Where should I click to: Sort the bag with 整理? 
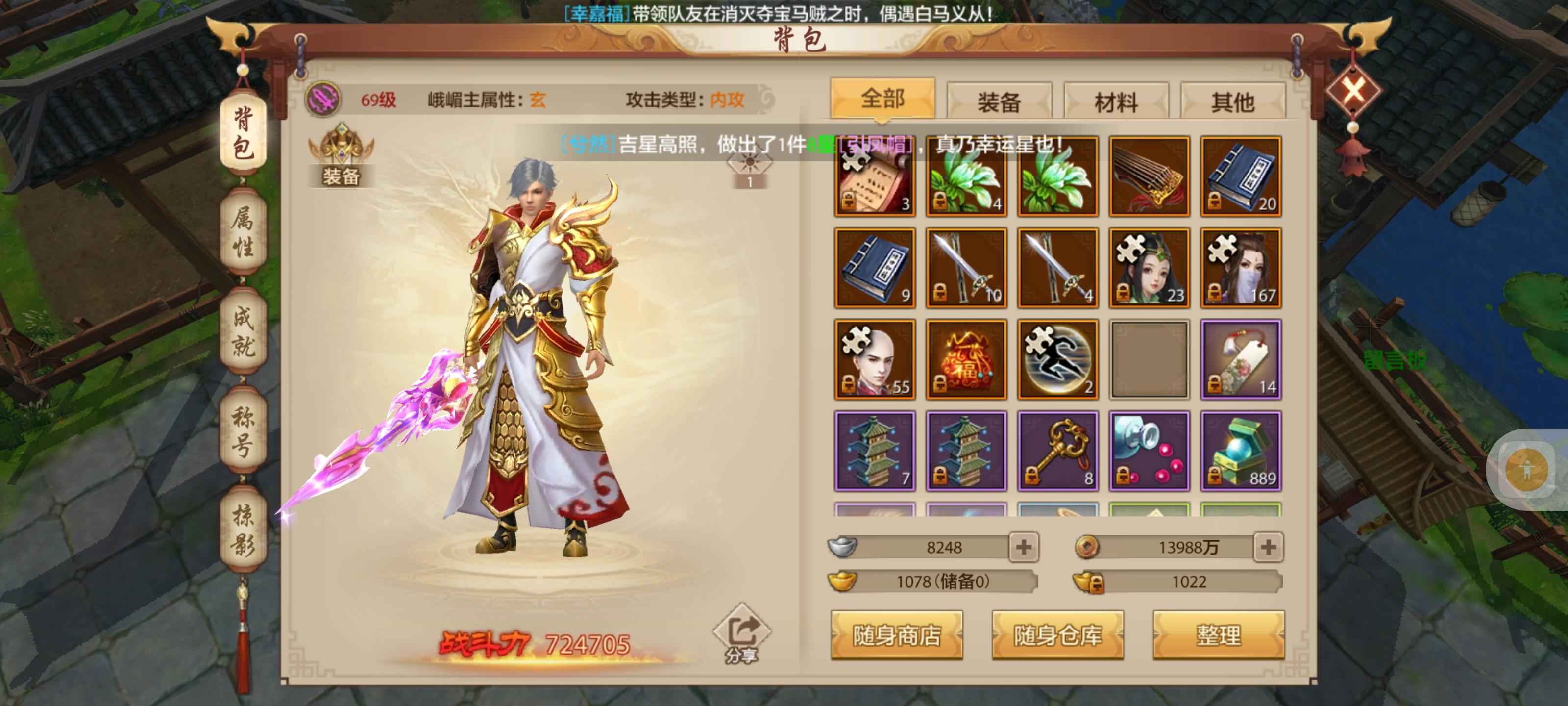click(x=1218, y=635)
